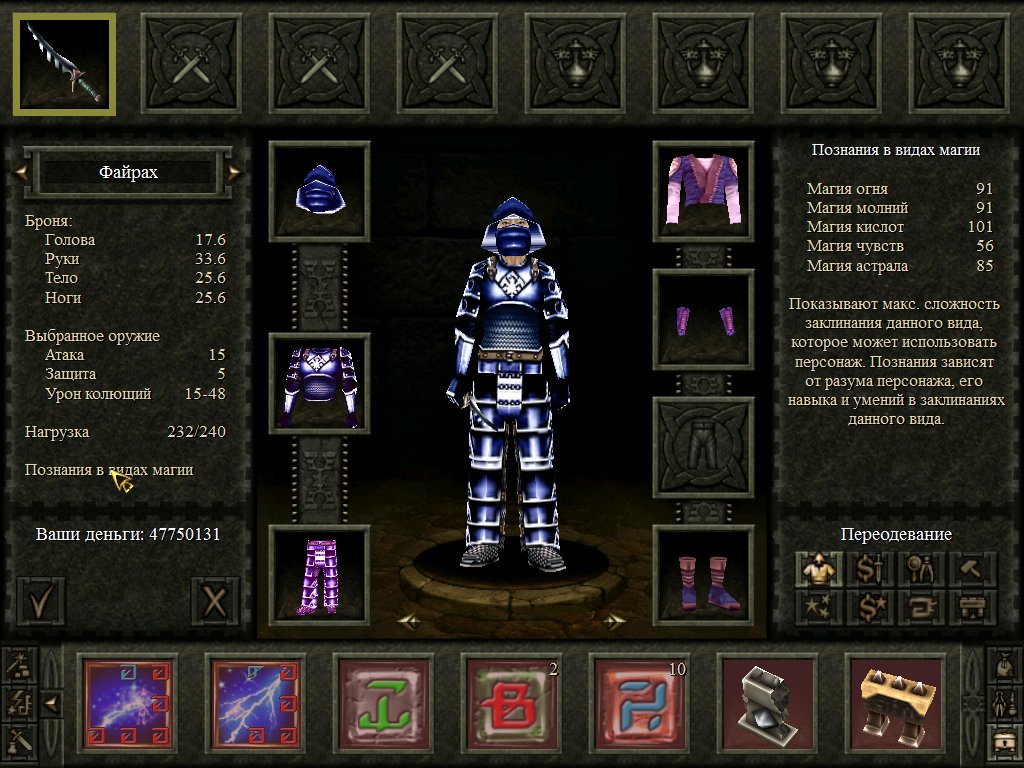This screenshot has height=768, width=1024.
Task: Select the dollar-and-star spell trade mode
Action: [x=870, y=605]
